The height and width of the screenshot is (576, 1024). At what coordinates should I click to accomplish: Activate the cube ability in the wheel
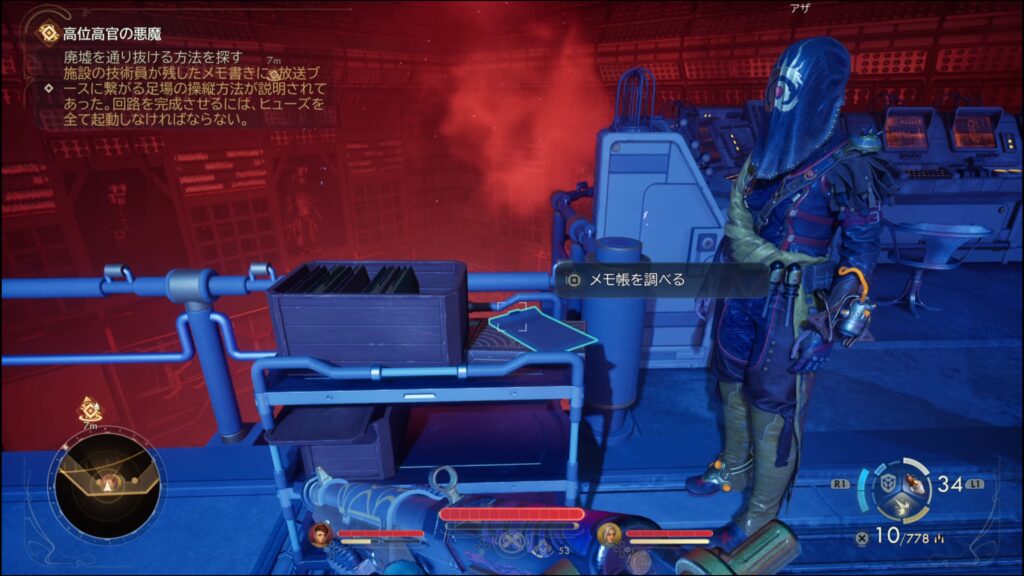click(x=887, y=484)
